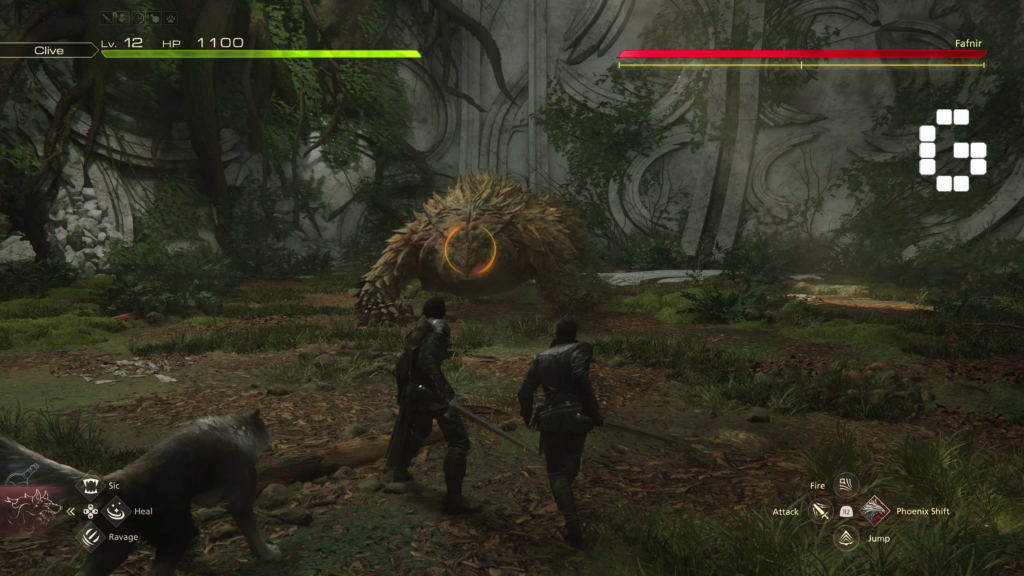Activate Torgal's Sic command icon
Viewport: 1024px width, 576px height.
coord(90,487)
